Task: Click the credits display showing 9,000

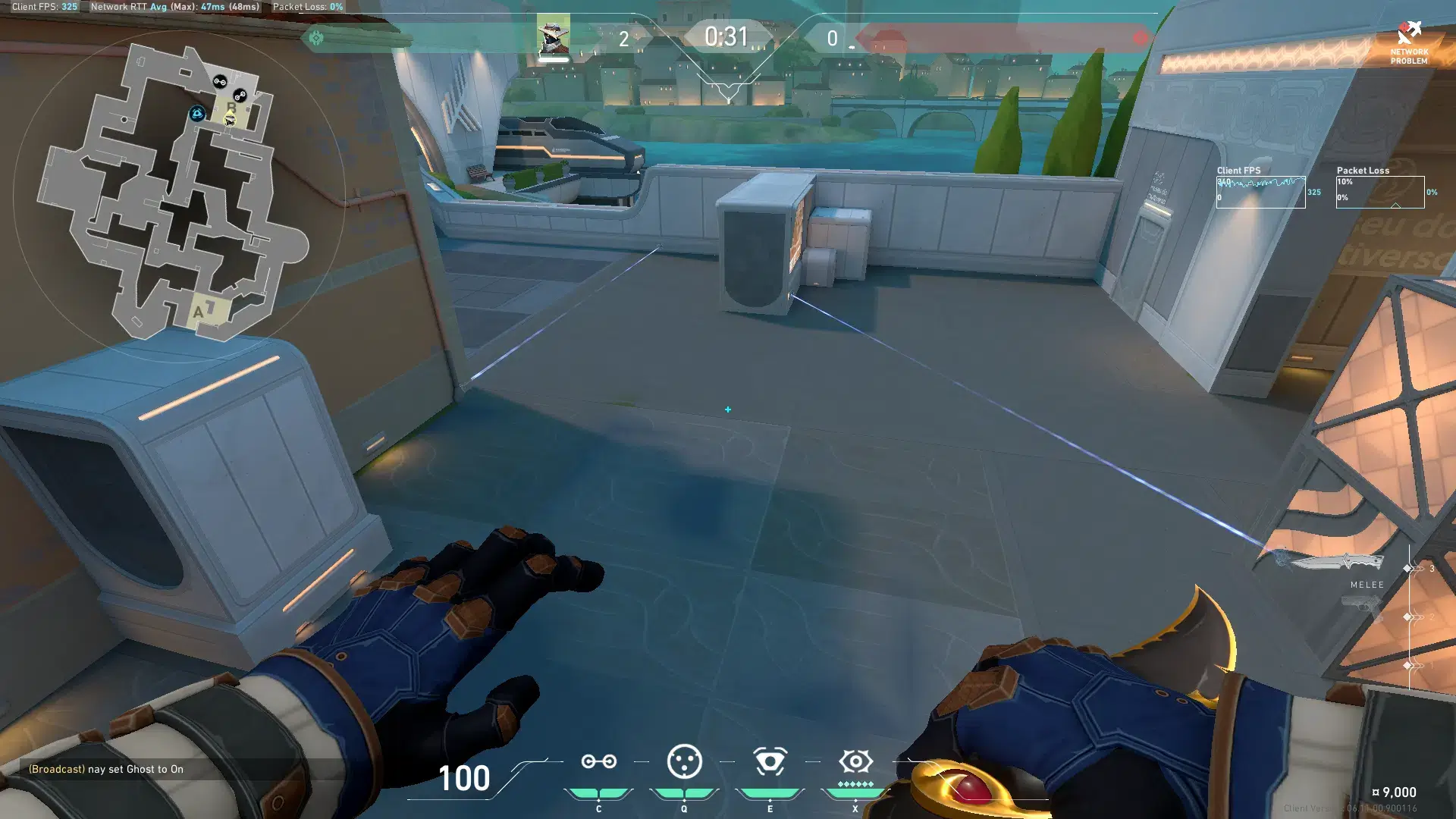Action: tap(1395, 791)
